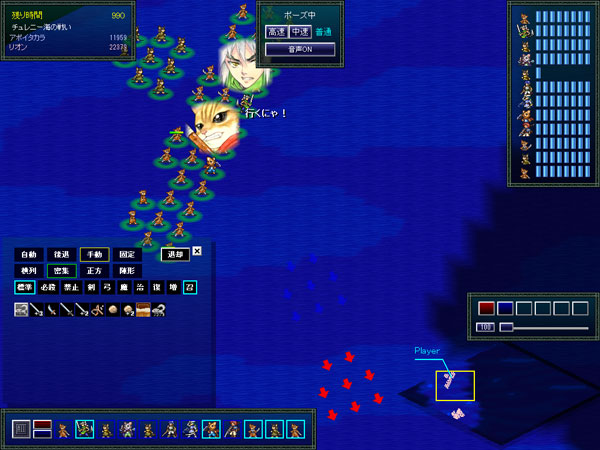Select the 禁止 (forbid) skill setting

click(x=72, y=287)
